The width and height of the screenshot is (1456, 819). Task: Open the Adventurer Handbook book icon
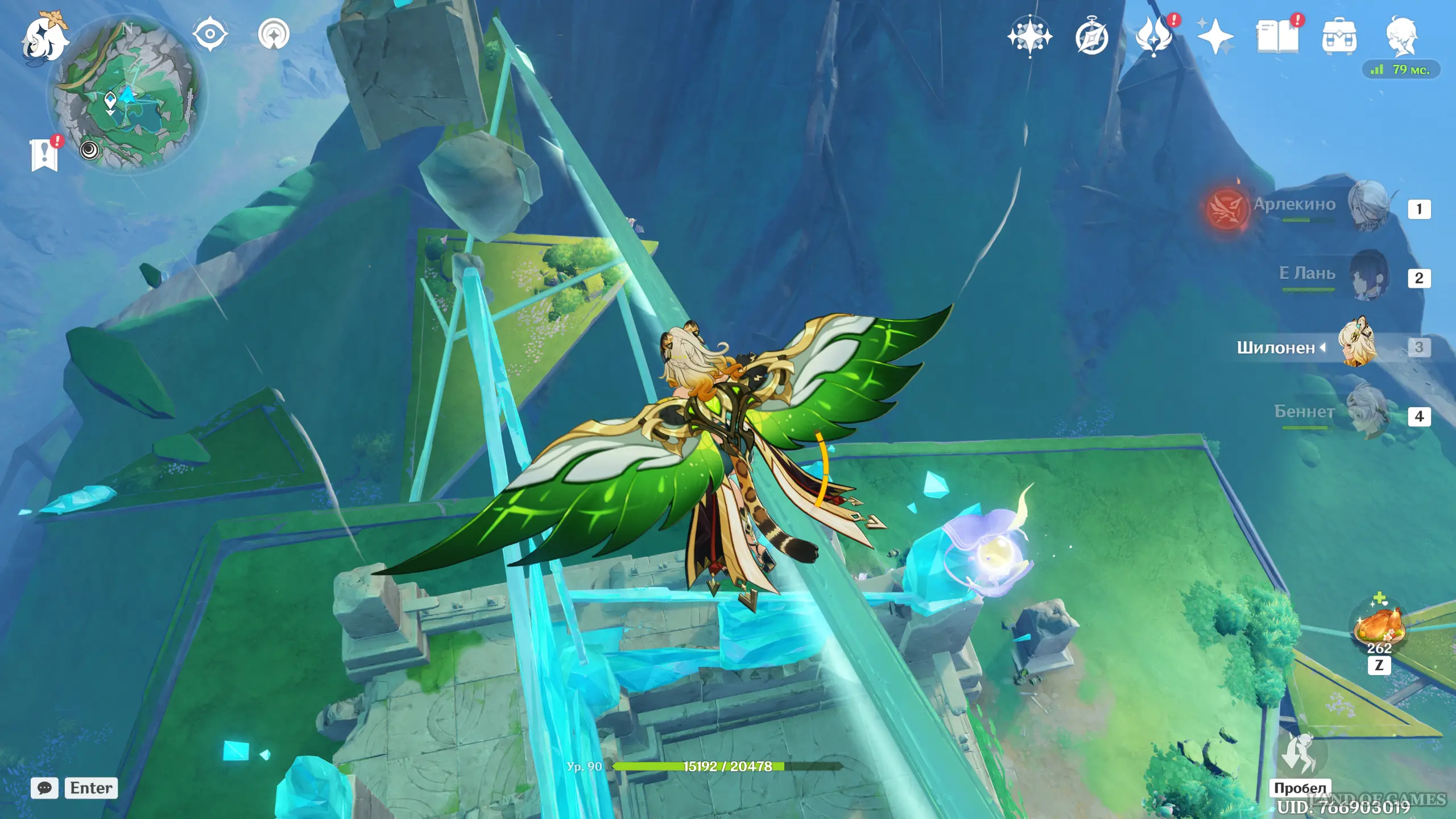[1277, 37]
